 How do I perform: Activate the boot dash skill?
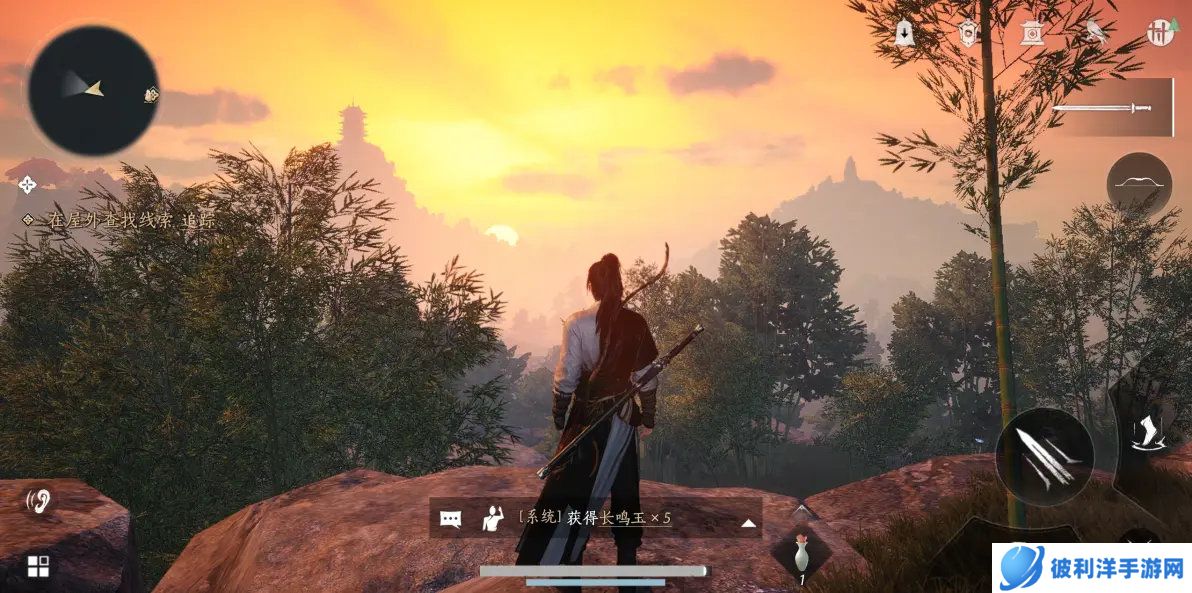point(1145,430)
